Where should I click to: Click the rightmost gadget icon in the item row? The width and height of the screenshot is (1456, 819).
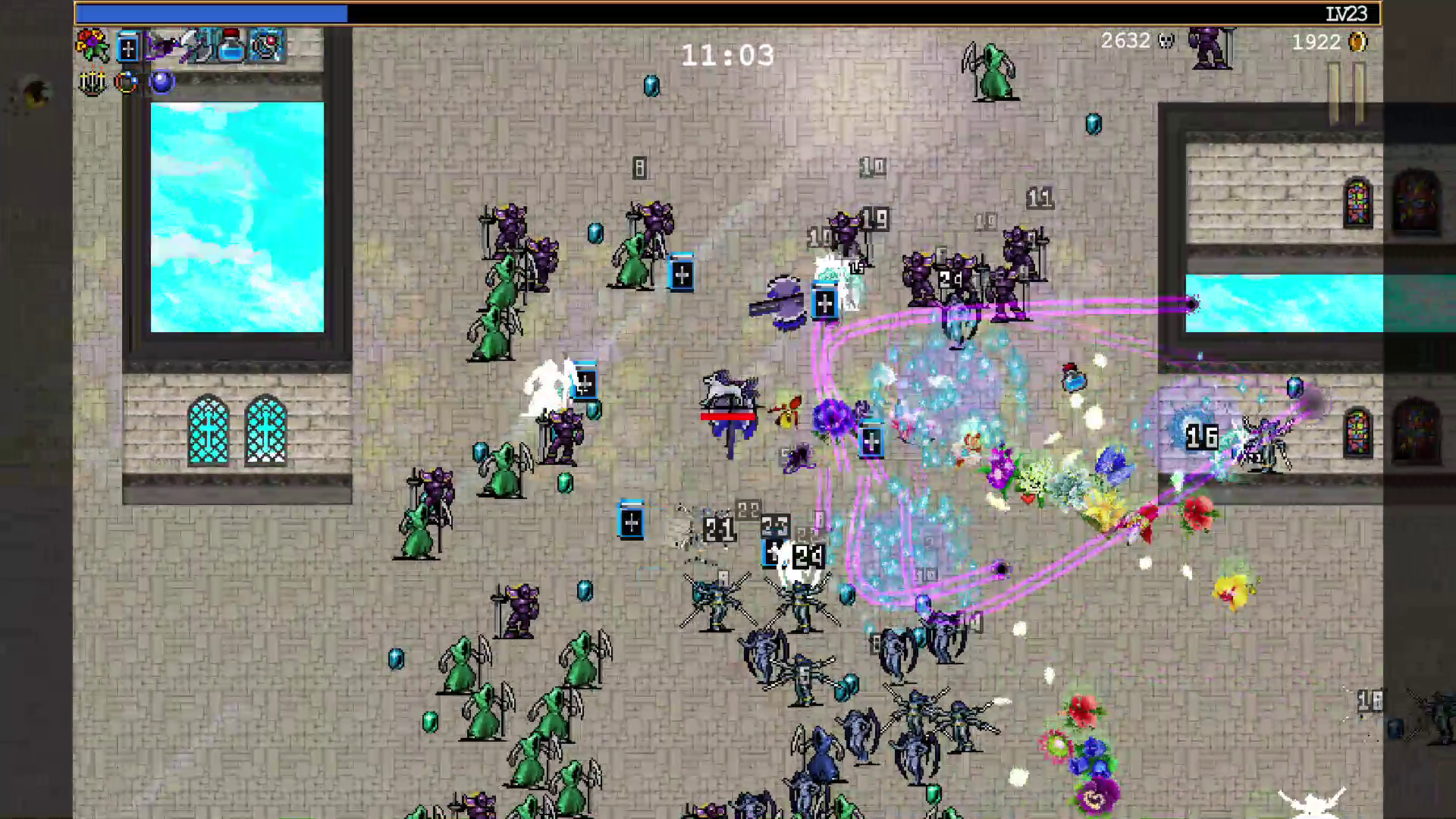pyautogui.click(x=266, y=47)
